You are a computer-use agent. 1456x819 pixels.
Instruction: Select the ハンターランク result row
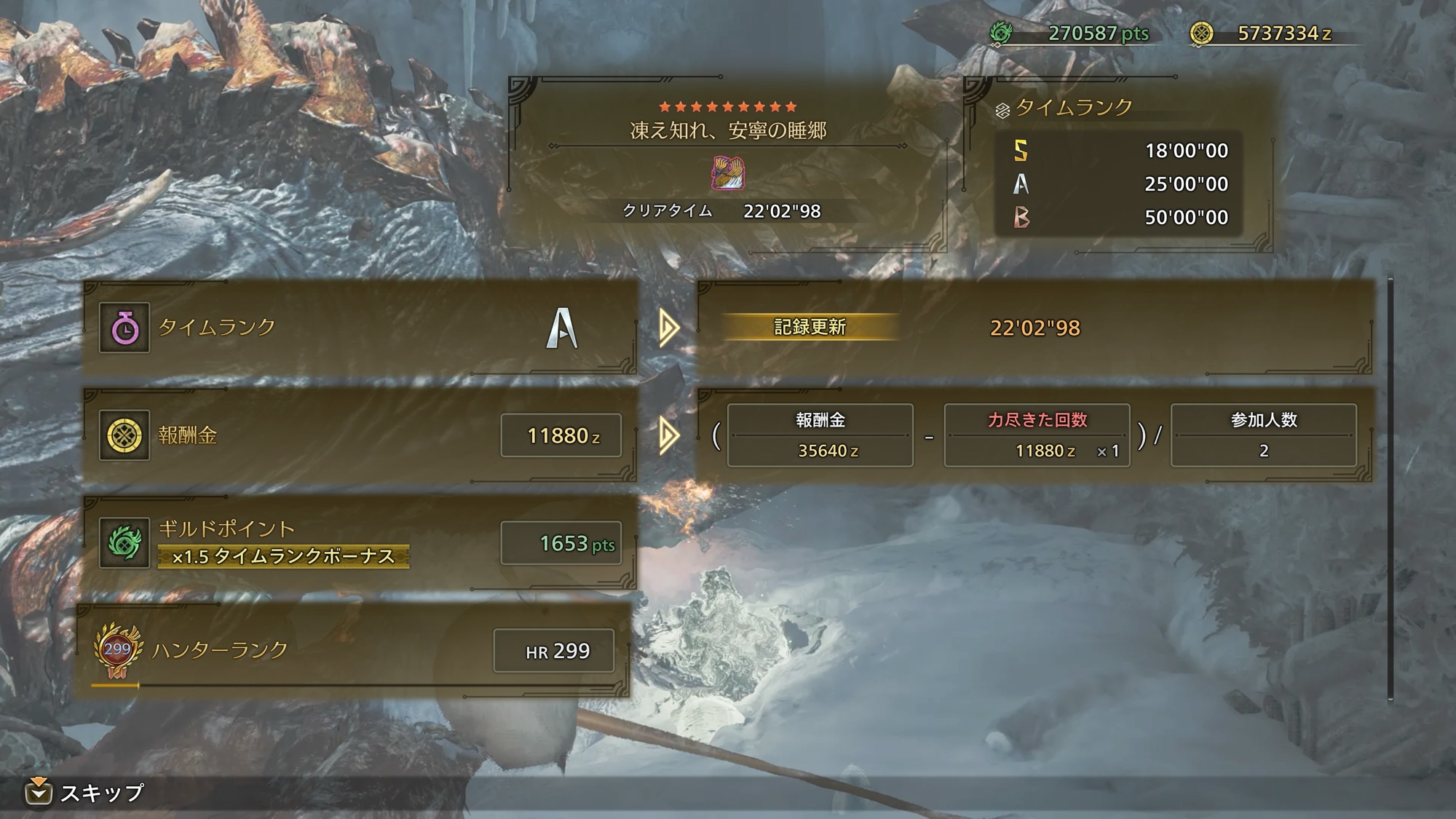pyautogui.click(x=354, y=650)
